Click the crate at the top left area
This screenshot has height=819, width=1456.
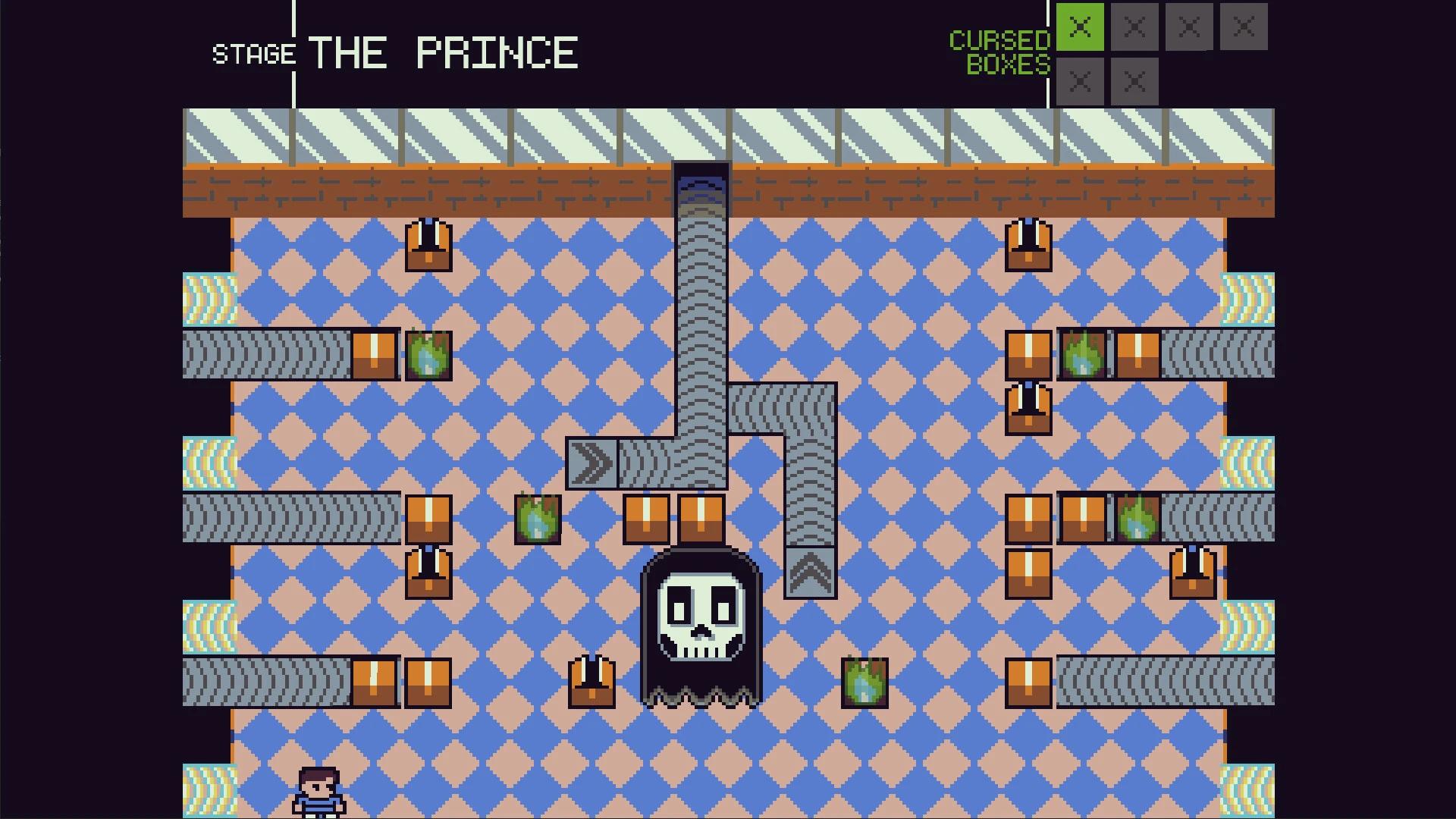(x=428, y=246)
